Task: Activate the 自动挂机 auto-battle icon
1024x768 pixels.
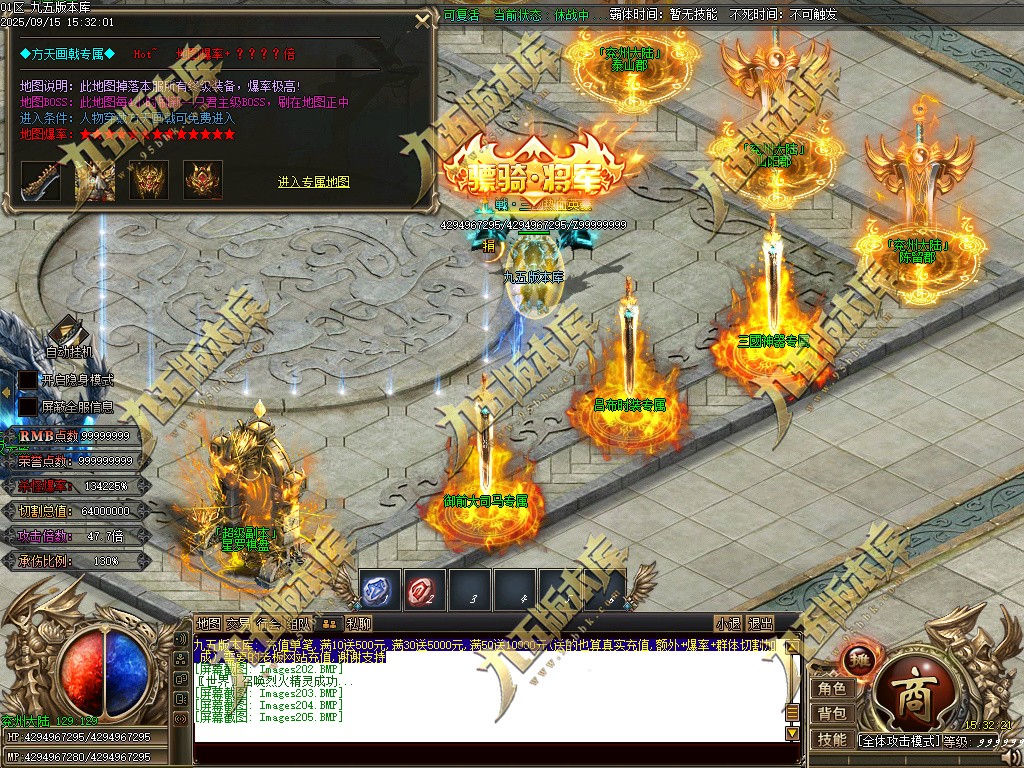Action: (x=67, y=333)
